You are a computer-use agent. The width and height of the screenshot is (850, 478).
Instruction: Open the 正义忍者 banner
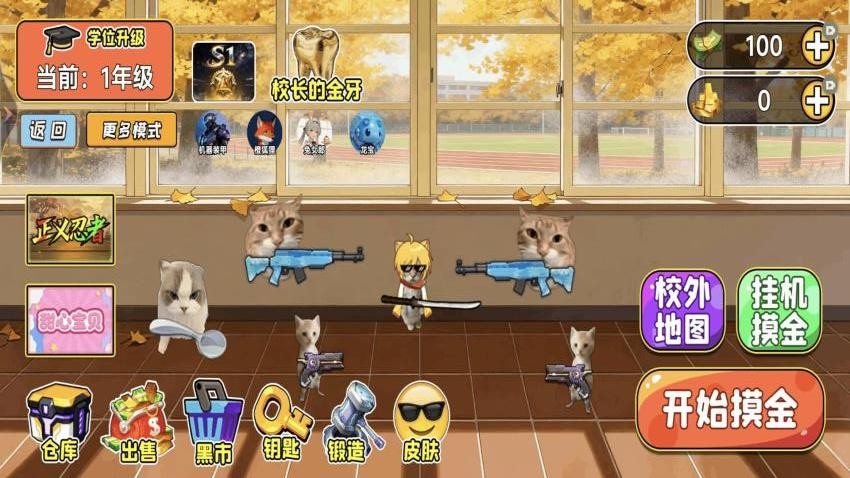click(x=70, y=228)
